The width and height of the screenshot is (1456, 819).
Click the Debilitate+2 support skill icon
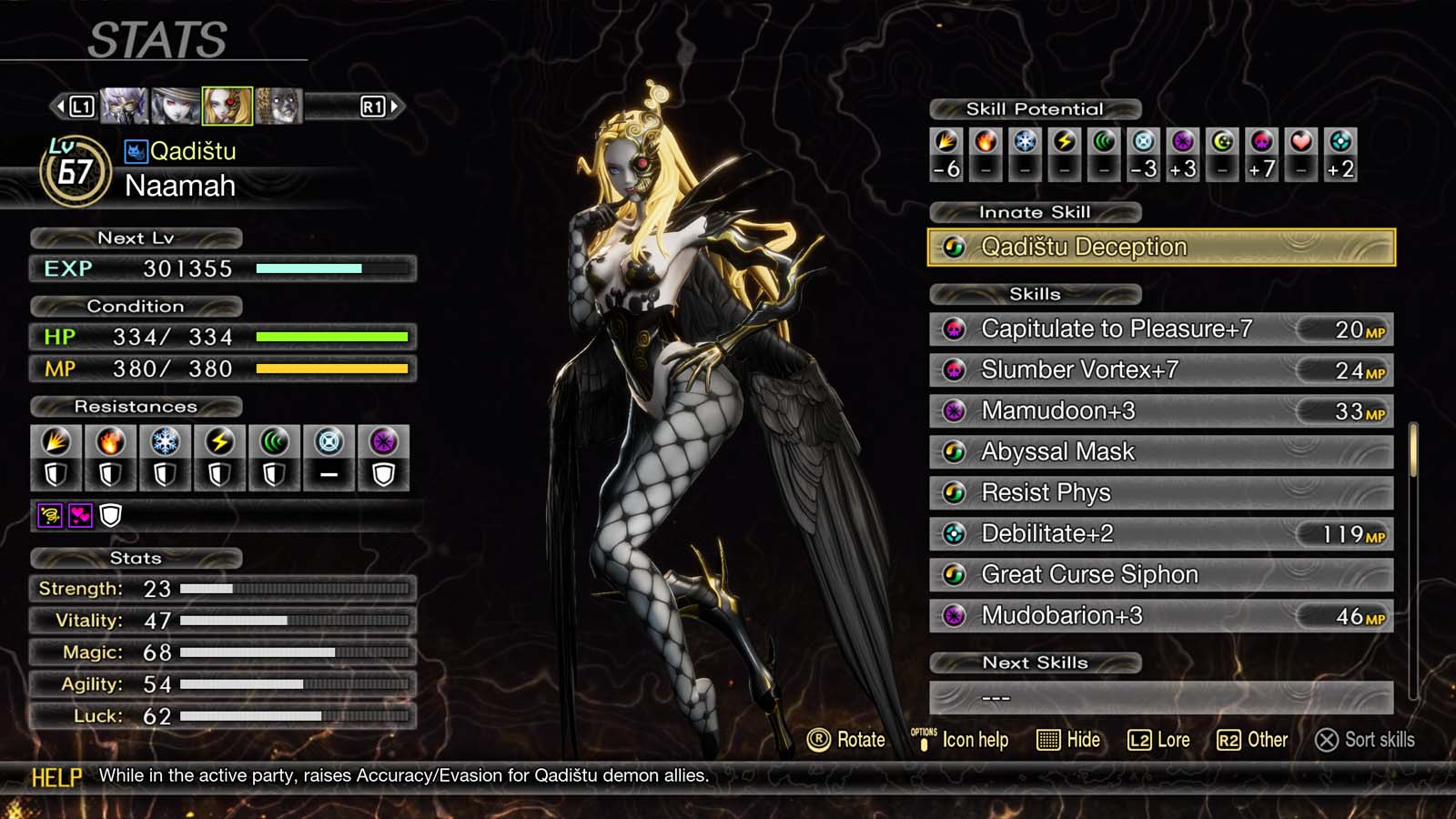coord(954,534)
